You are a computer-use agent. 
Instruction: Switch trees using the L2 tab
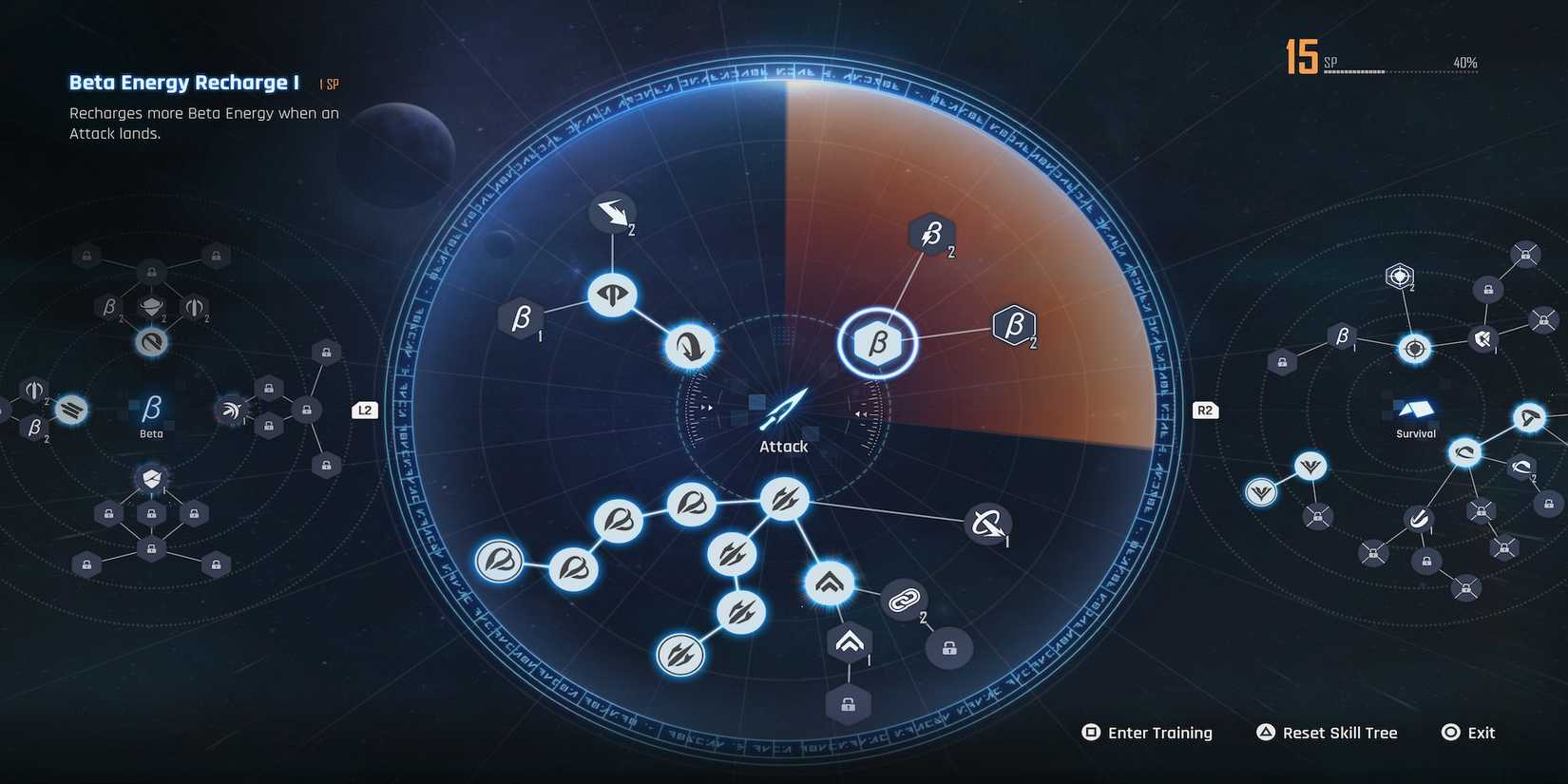[x=364, y=410]
